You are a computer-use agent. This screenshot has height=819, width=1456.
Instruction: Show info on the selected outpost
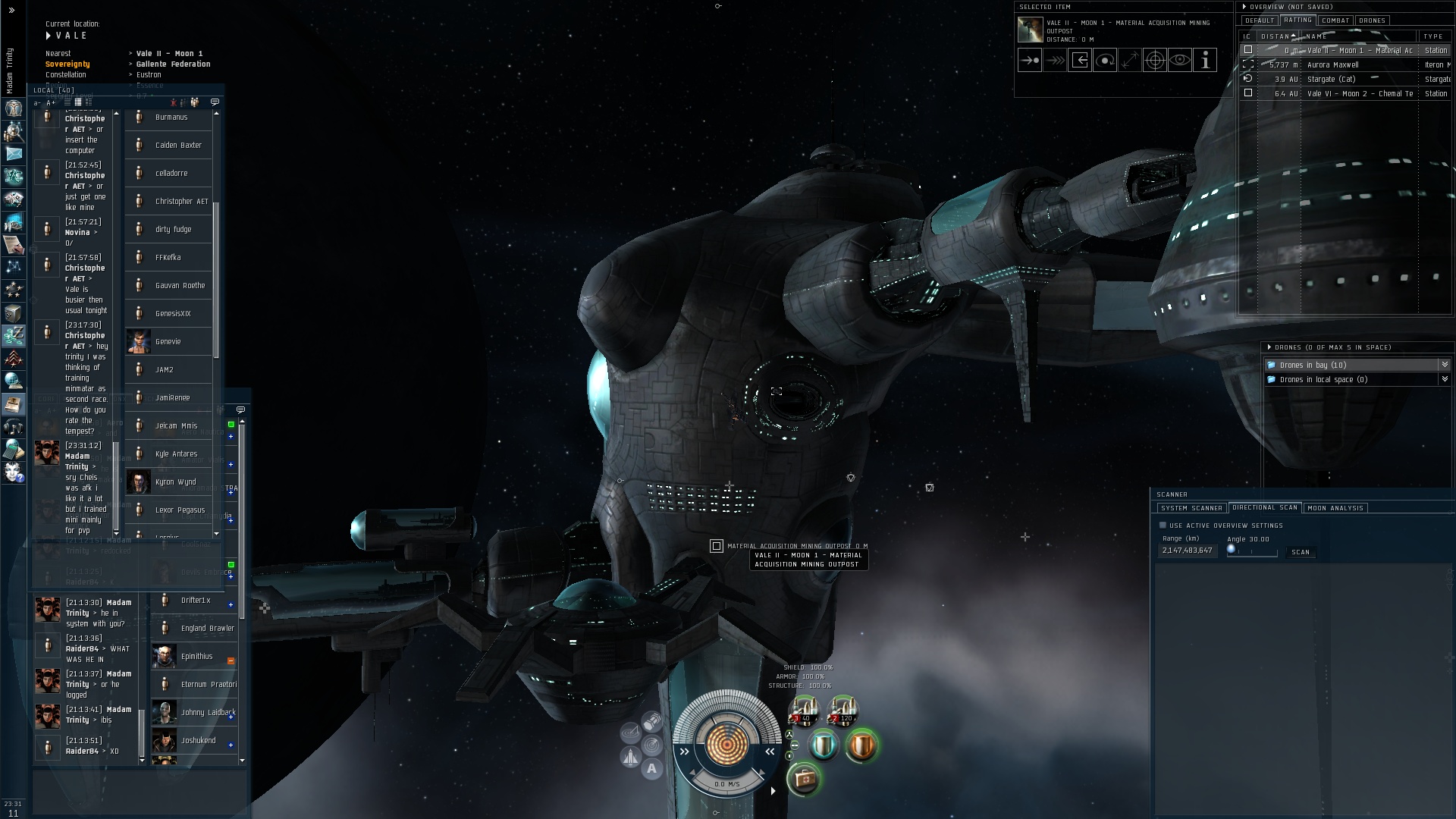click(1205, 61)
